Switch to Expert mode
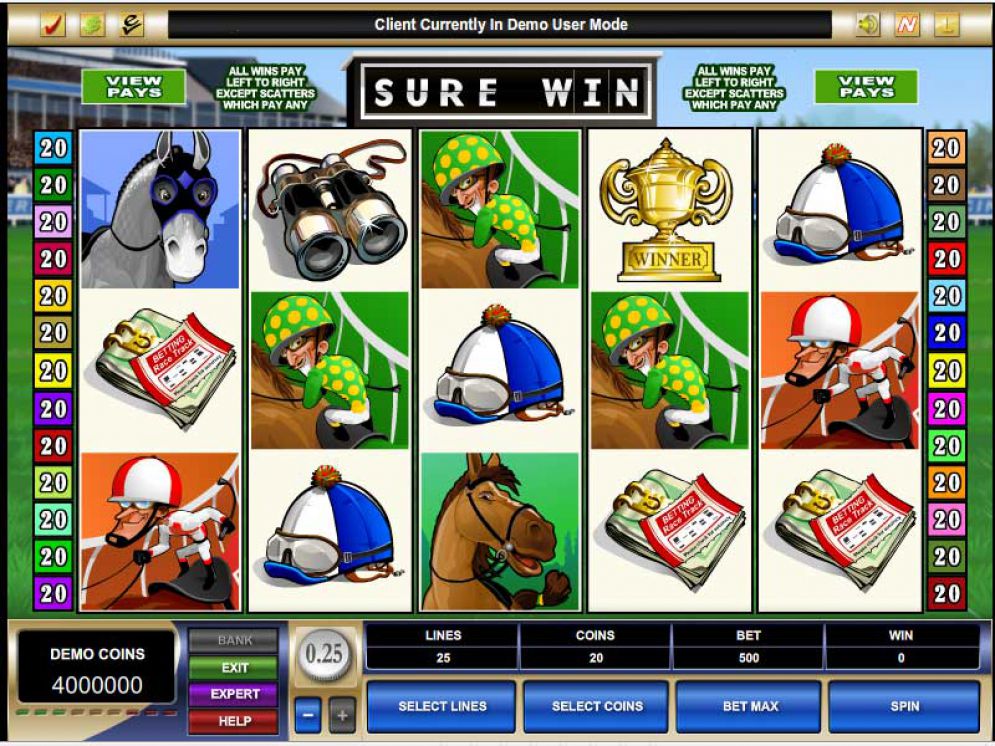The image size is (995, 746). tap(235, 694)
